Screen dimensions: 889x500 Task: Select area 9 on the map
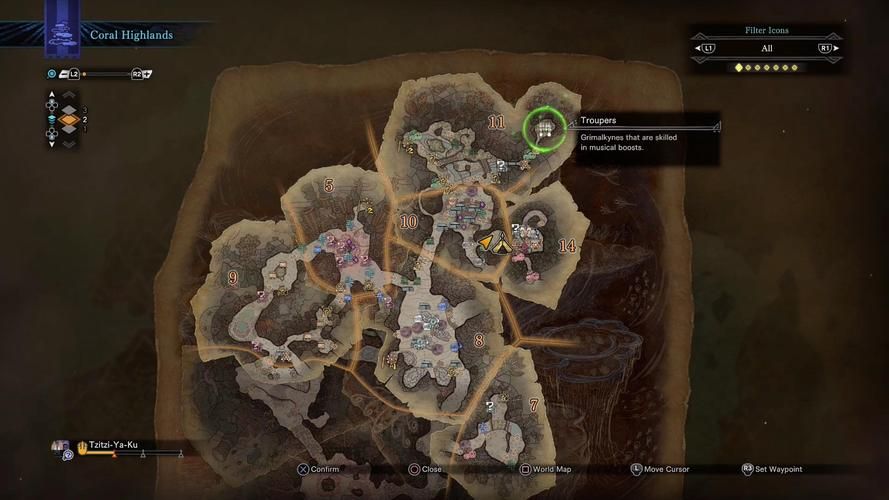233,278
